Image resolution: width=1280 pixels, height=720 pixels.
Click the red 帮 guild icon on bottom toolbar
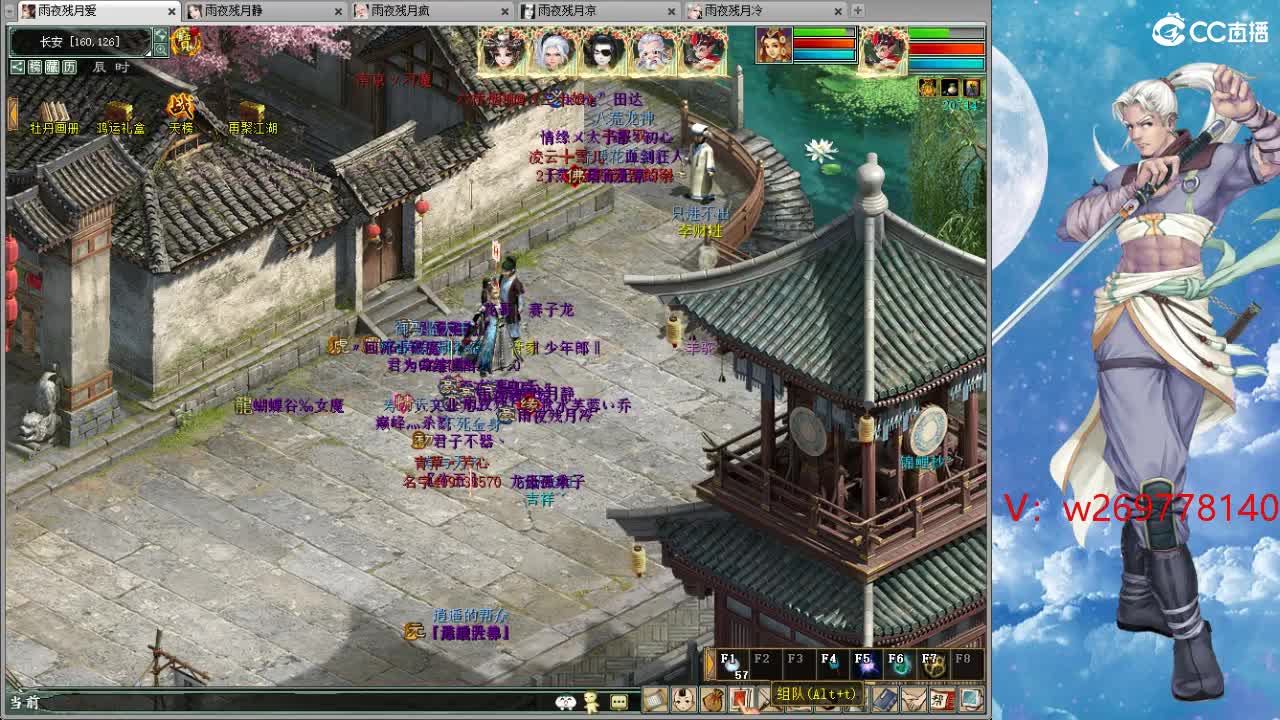(945, 700)
